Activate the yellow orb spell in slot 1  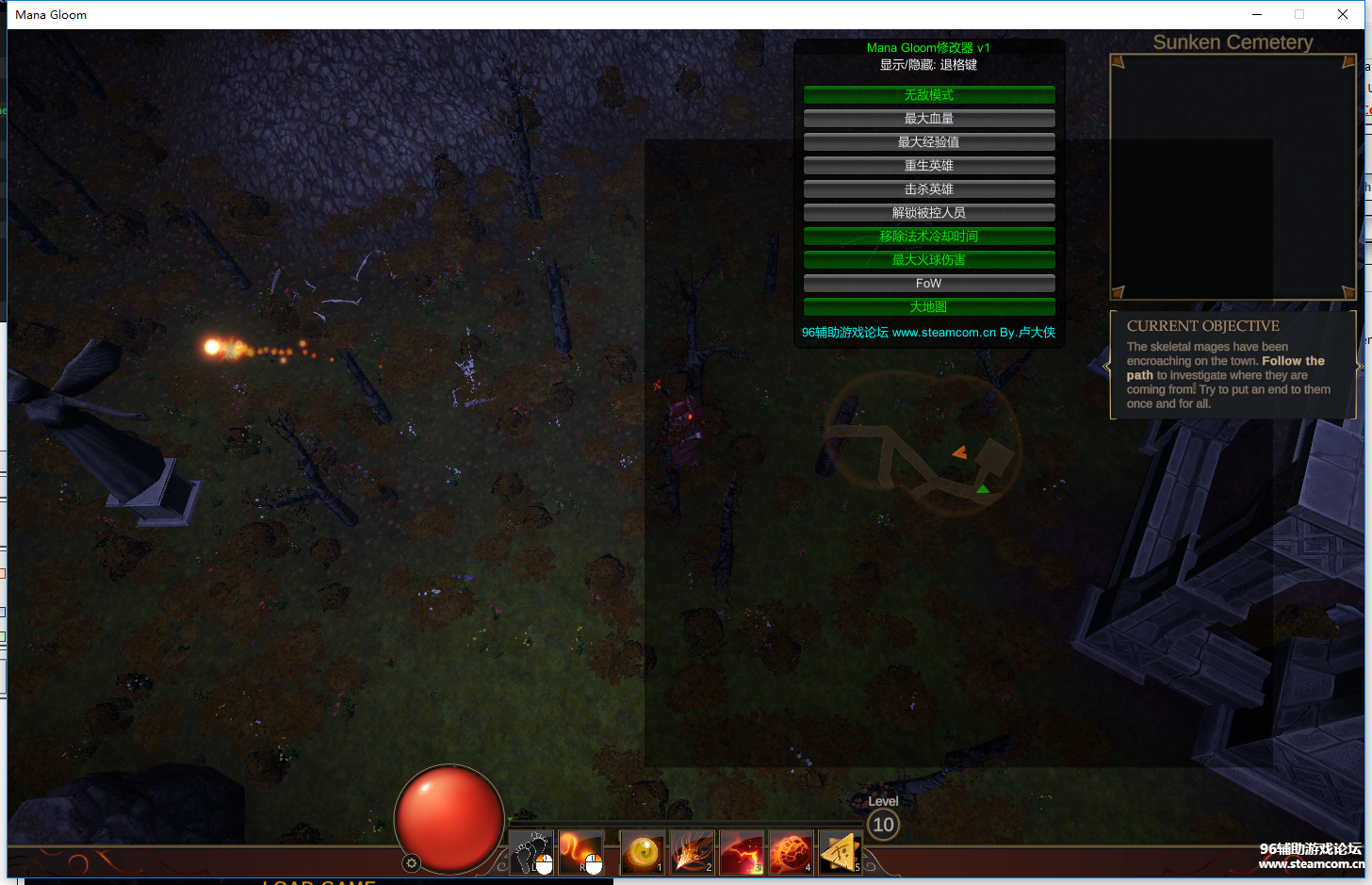pyautogui.click(x=643, y=852)
